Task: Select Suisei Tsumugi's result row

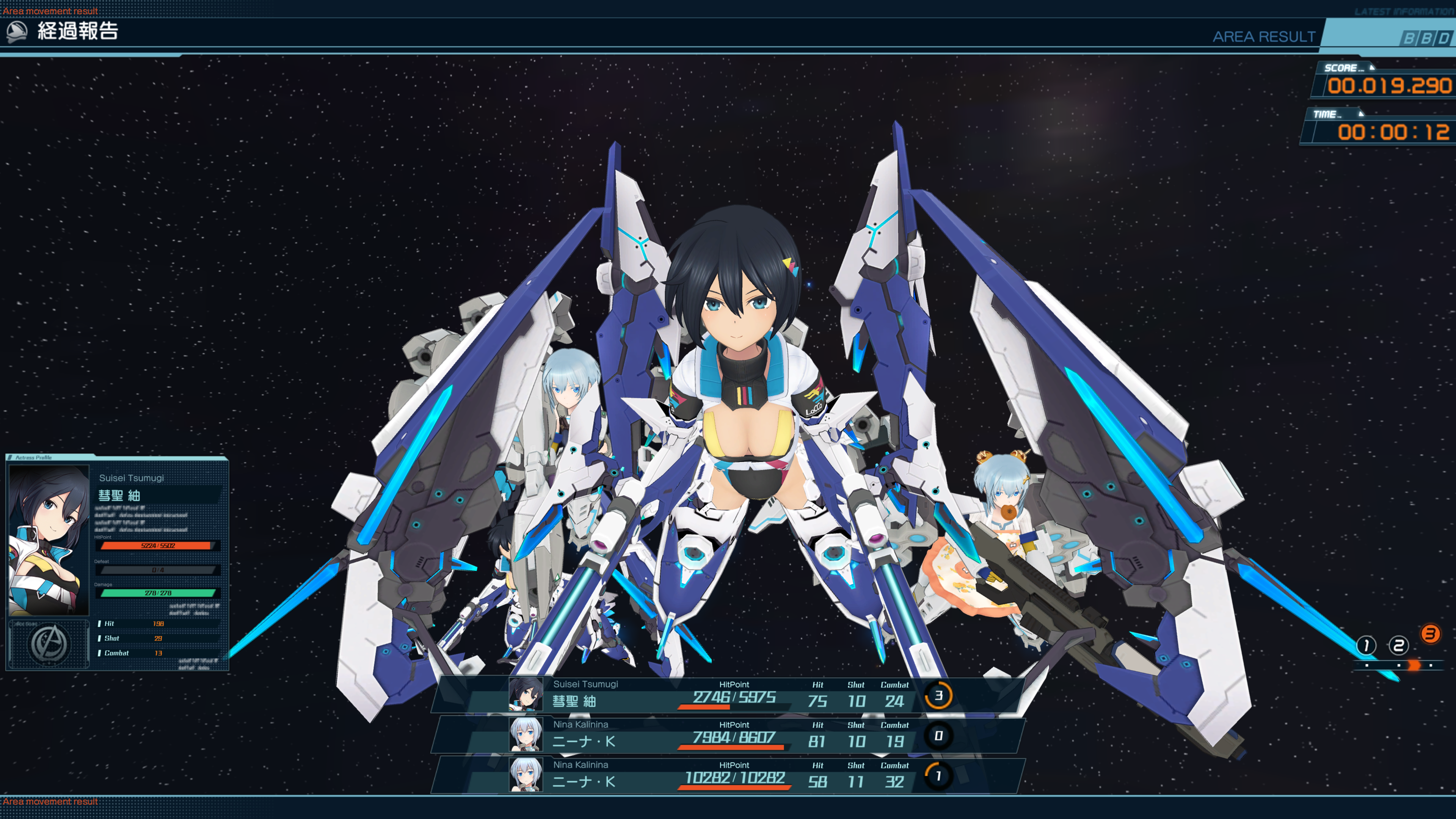Action: tap(729, 695)
